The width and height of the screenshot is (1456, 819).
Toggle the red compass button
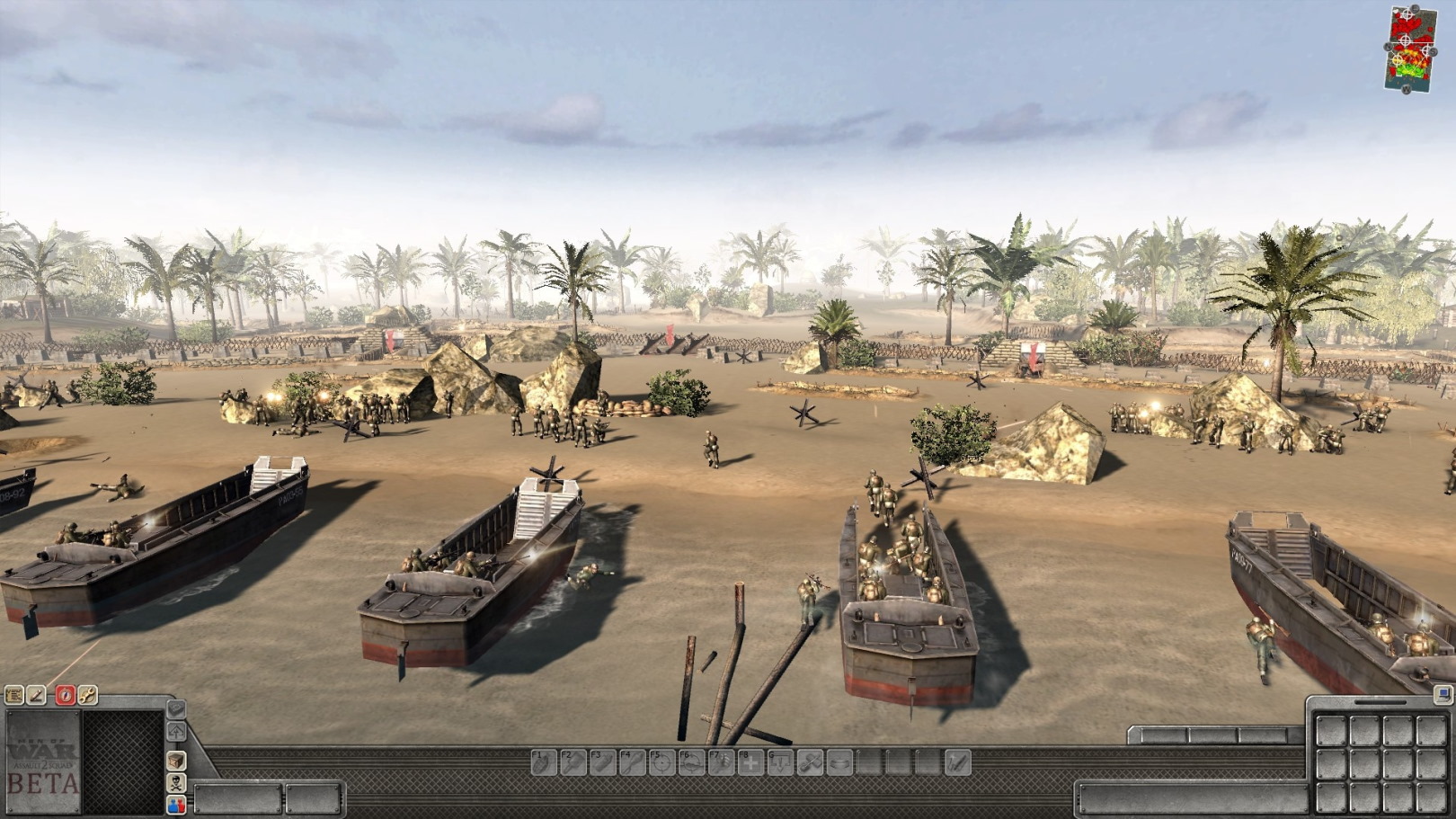(65, 695)
